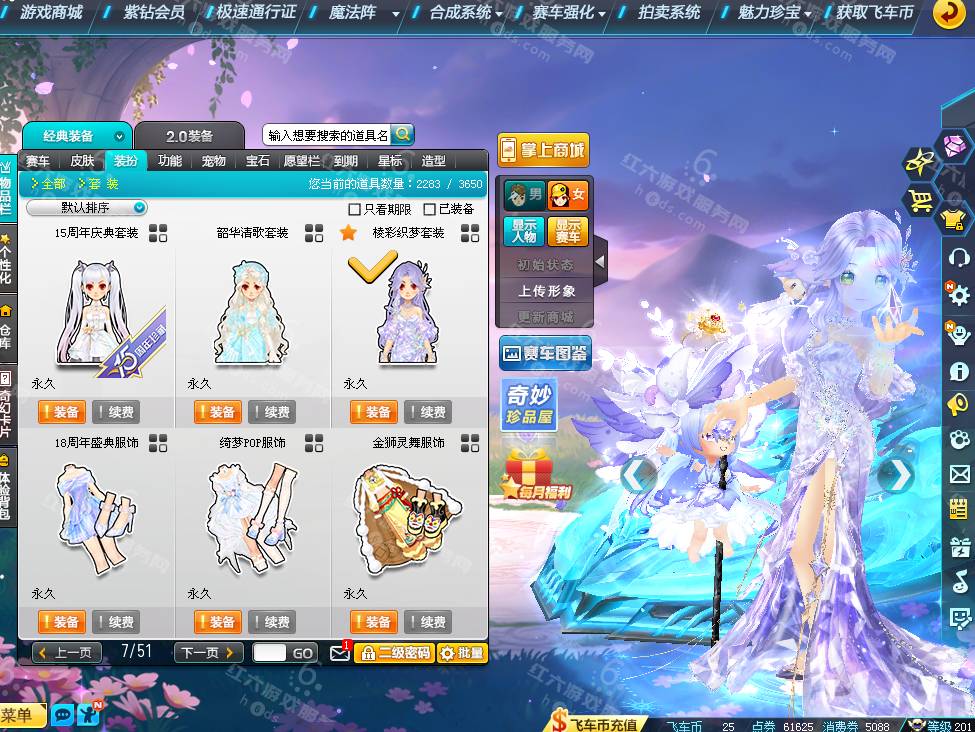This screenshot has height=732, width=975.
Task: Go to the previous page (上一页)
Action: tap(66, 653)
